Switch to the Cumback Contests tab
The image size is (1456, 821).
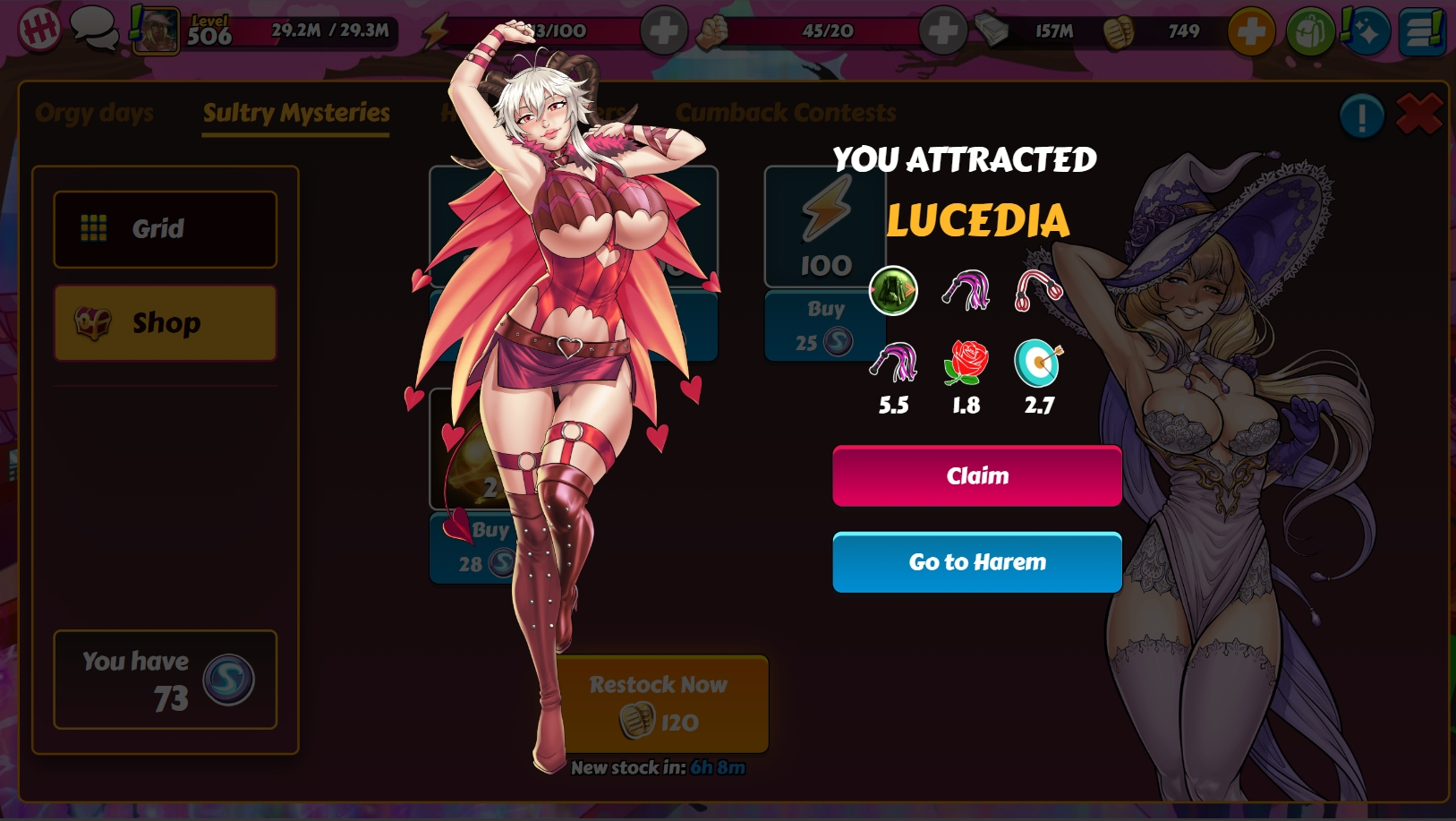click(x=785, y=113)
